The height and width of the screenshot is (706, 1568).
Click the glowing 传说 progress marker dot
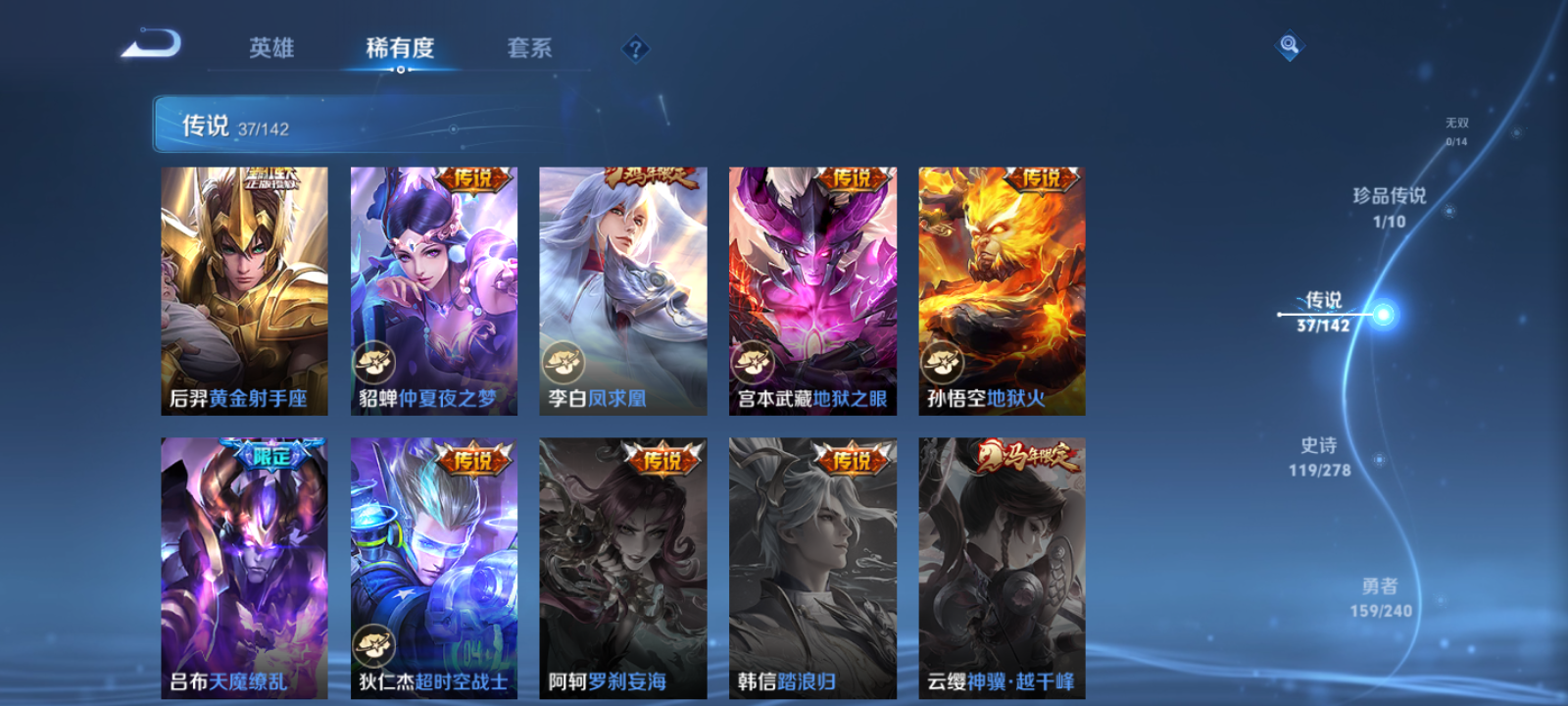[x=1381, y=312]
